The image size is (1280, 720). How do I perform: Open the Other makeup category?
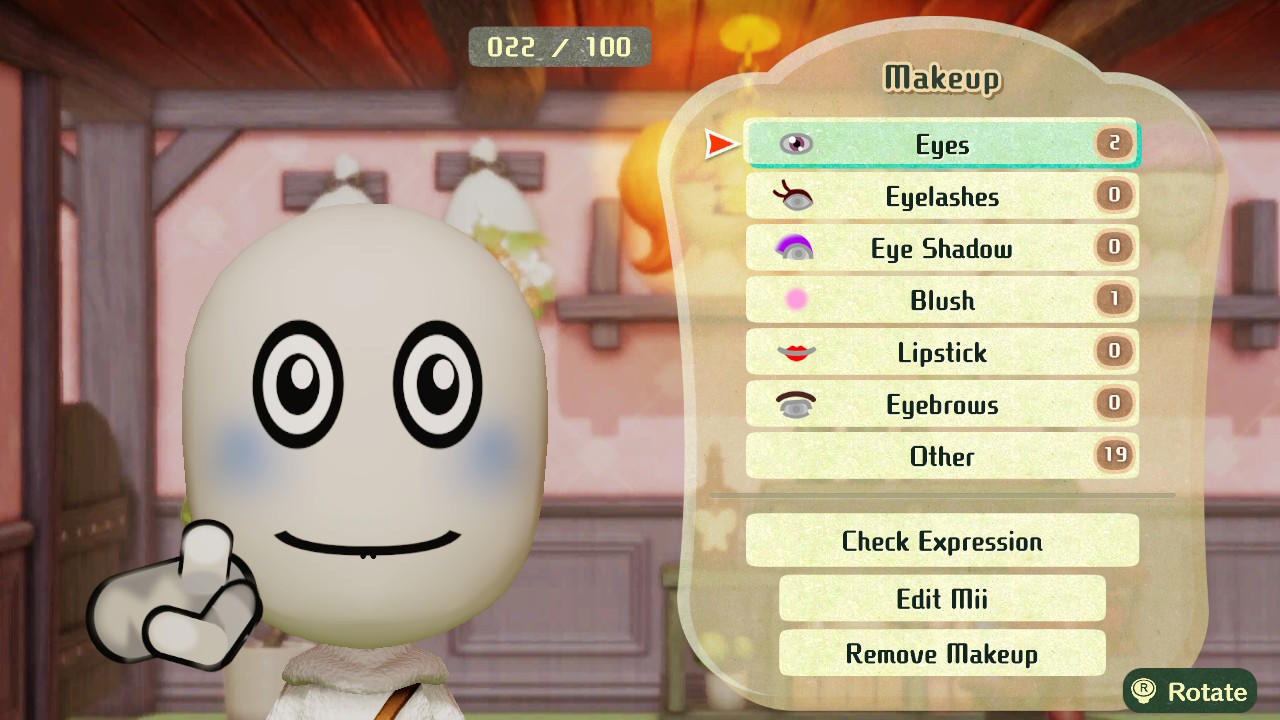coord(941,457)
